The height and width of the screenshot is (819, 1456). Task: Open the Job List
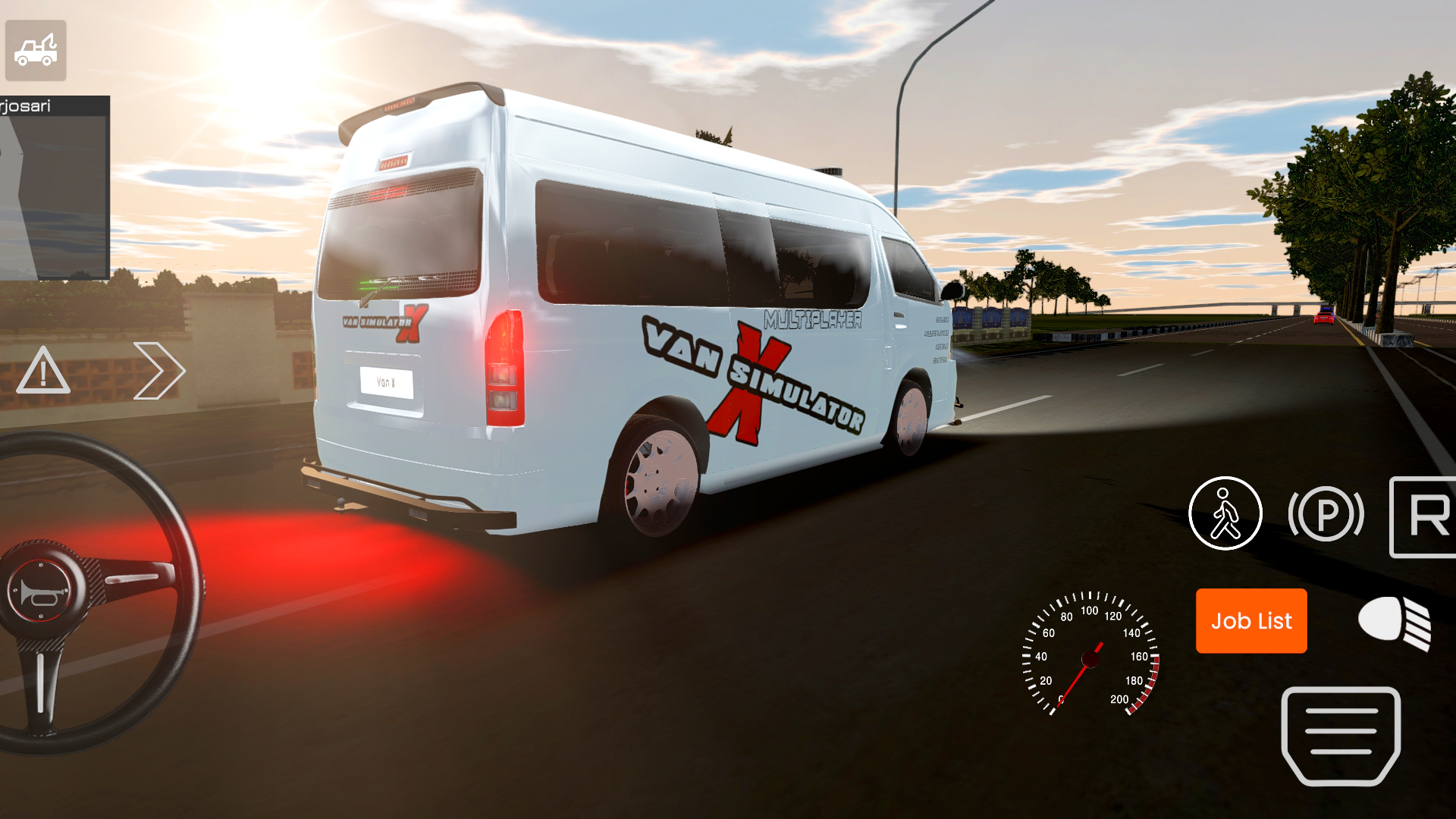click(1250, 621)
